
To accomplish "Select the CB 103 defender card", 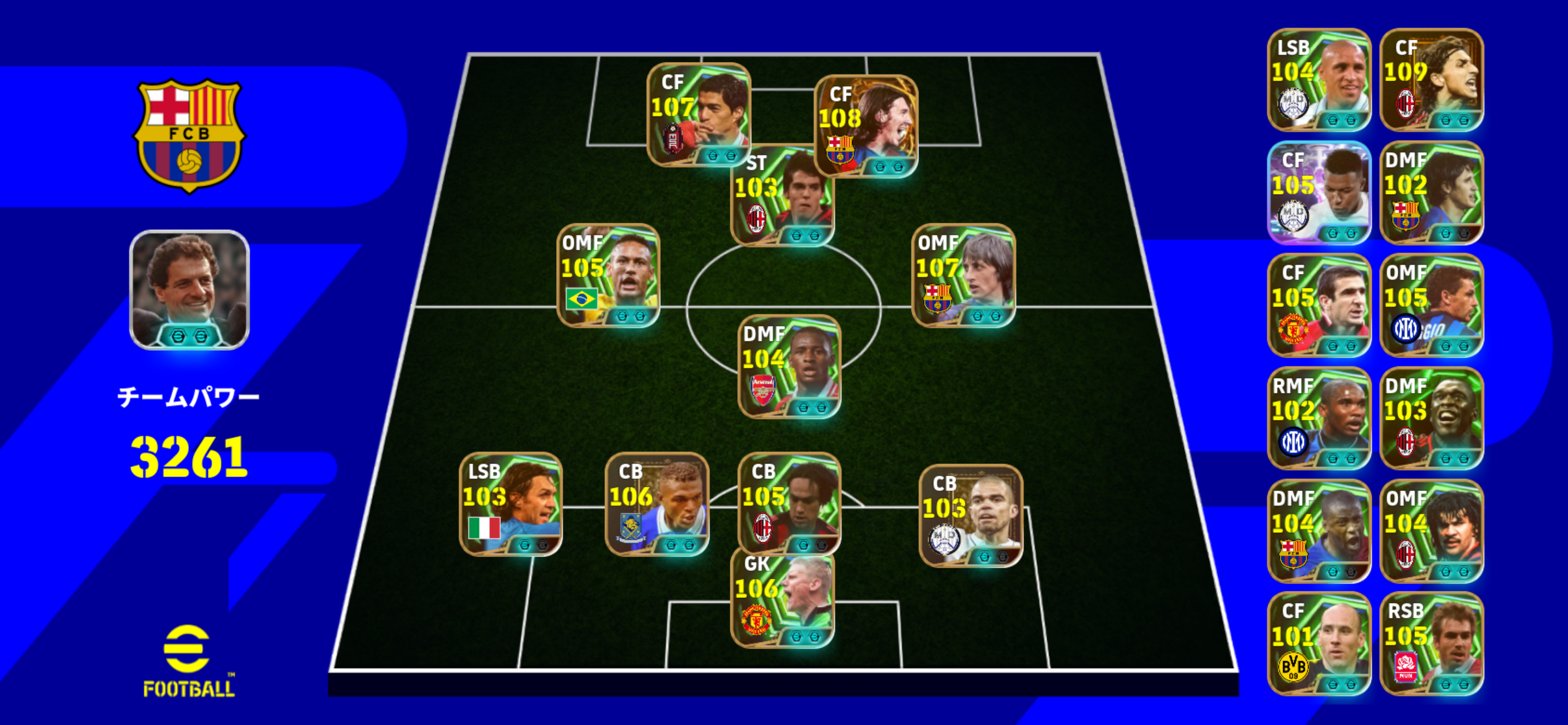I will tap(970, 516).
